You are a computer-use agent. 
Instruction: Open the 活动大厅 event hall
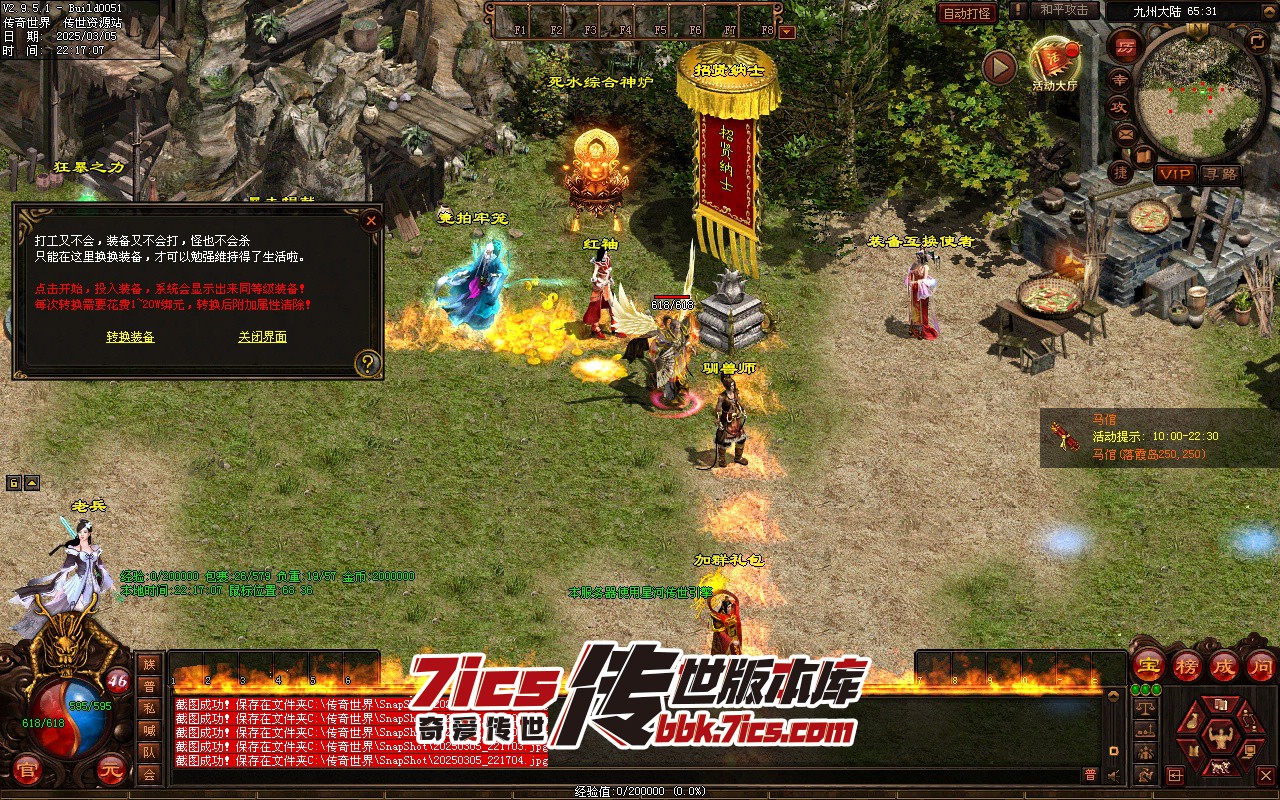(1053, 63)
